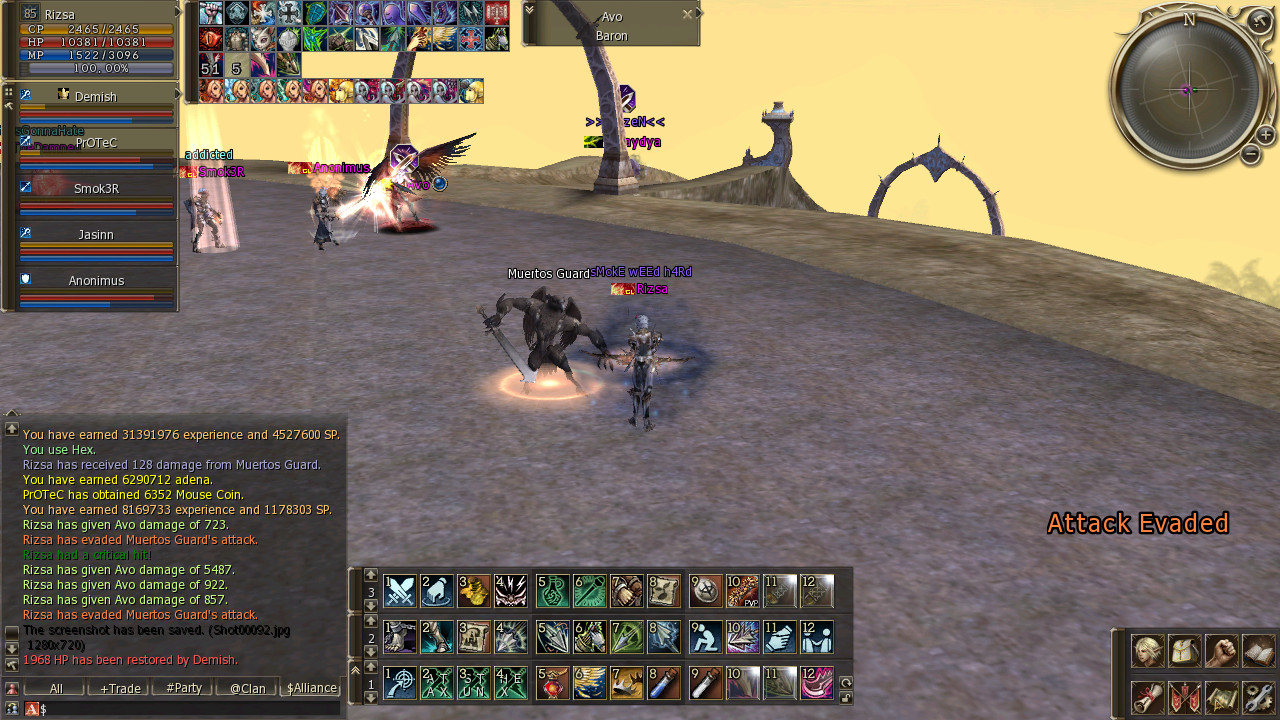1280x720 pixels.
Task: Open the @Clan chat tab
Action: (247, 688)
